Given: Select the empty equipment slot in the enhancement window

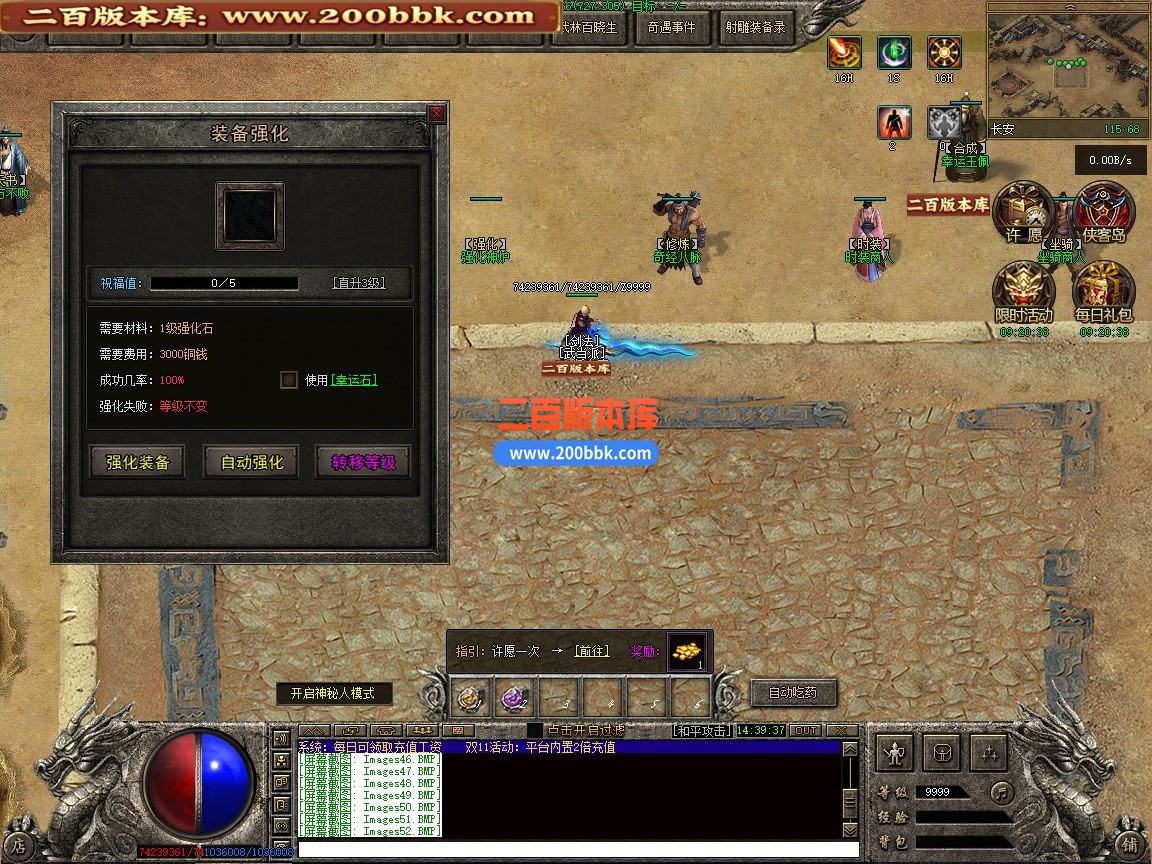Looking at the screenshot, I should (250, 216).
